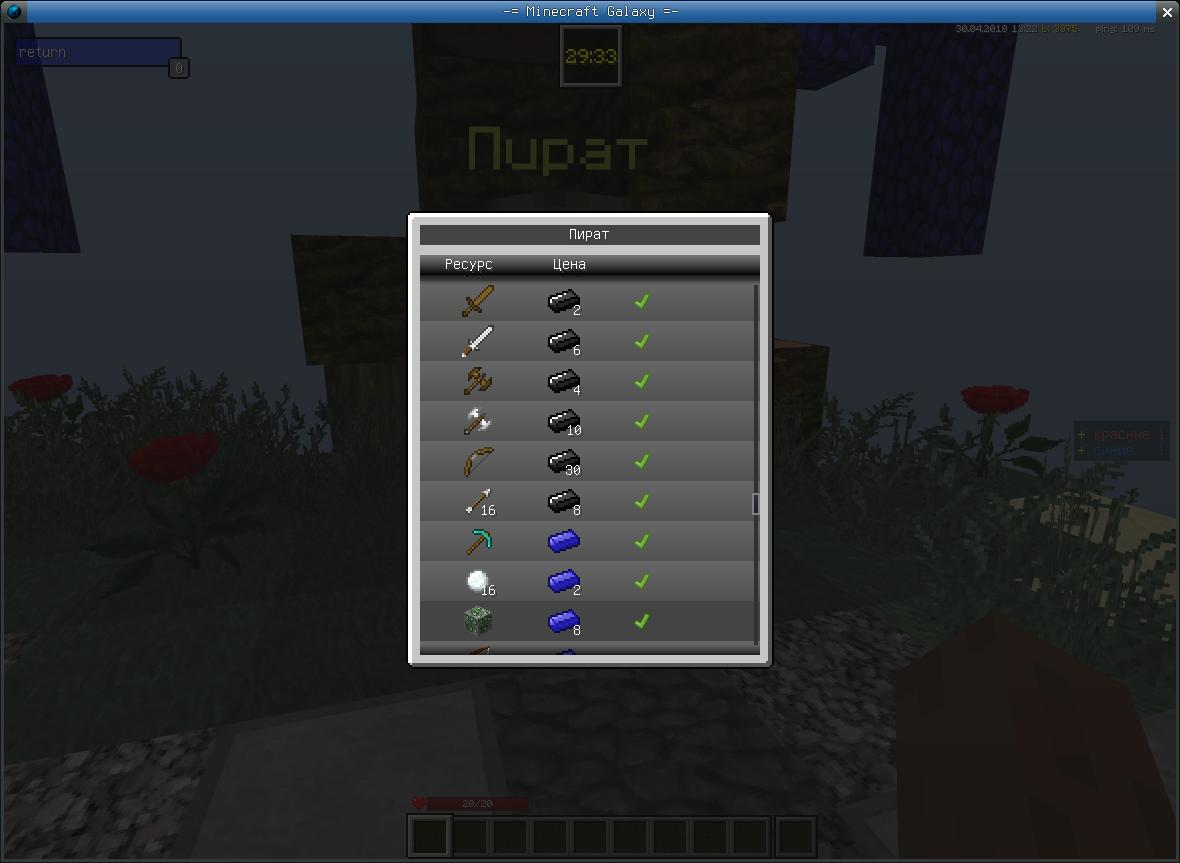
Task: Click the shop list scrollbar handle
Action: (755, 504)
